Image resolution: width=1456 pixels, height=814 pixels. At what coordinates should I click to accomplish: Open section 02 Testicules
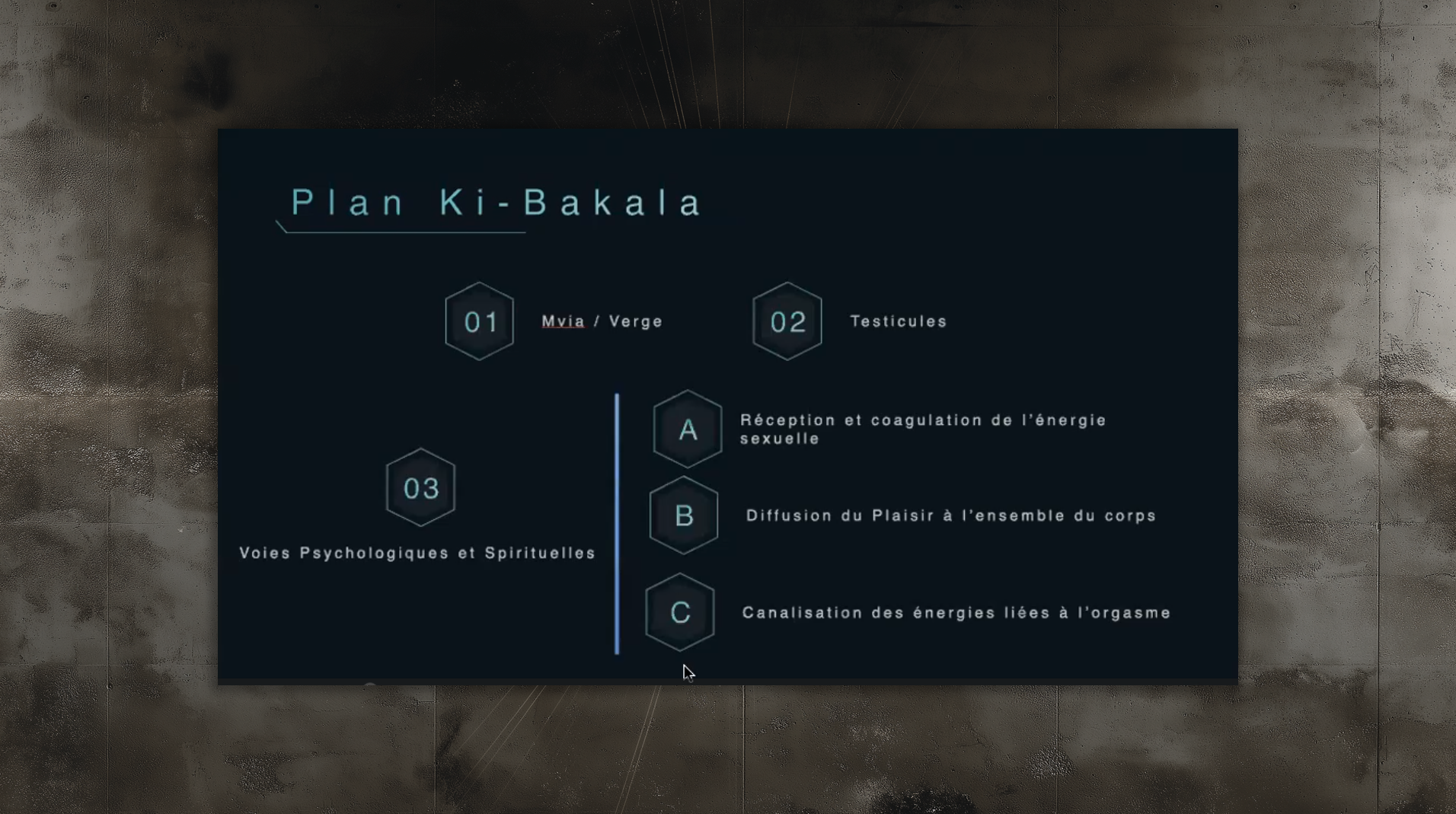[x=787, y=321]
